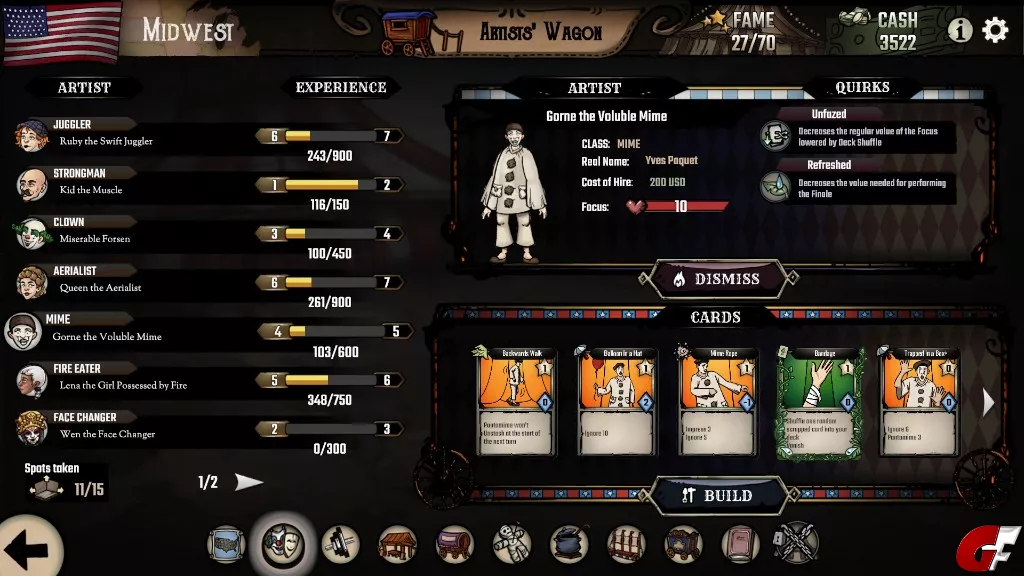Image resolution: width=1024 pixels, height=576 pixels.
Task: Open the voodoo doll toolbar icon
Action: click(x=512, y=545)
